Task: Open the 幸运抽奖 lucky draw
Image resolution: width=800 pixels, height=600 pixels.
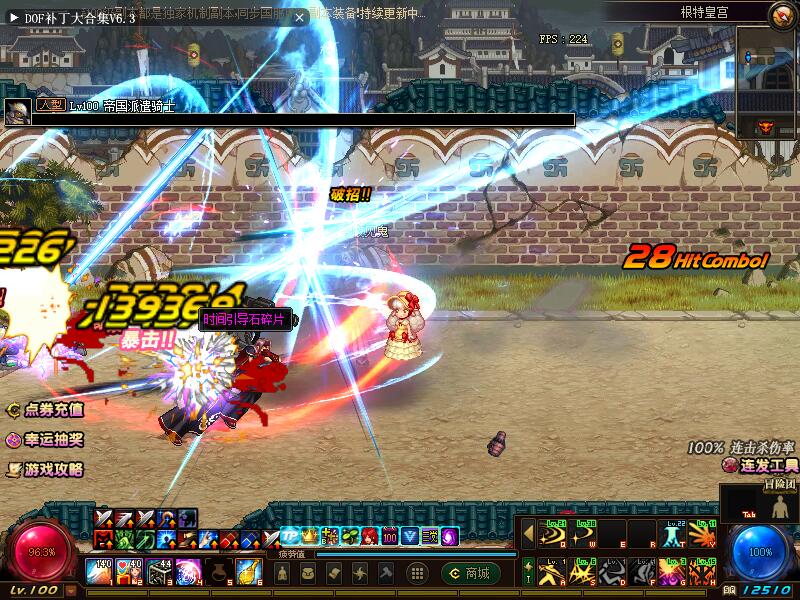Action: click(x=46, y=440)
